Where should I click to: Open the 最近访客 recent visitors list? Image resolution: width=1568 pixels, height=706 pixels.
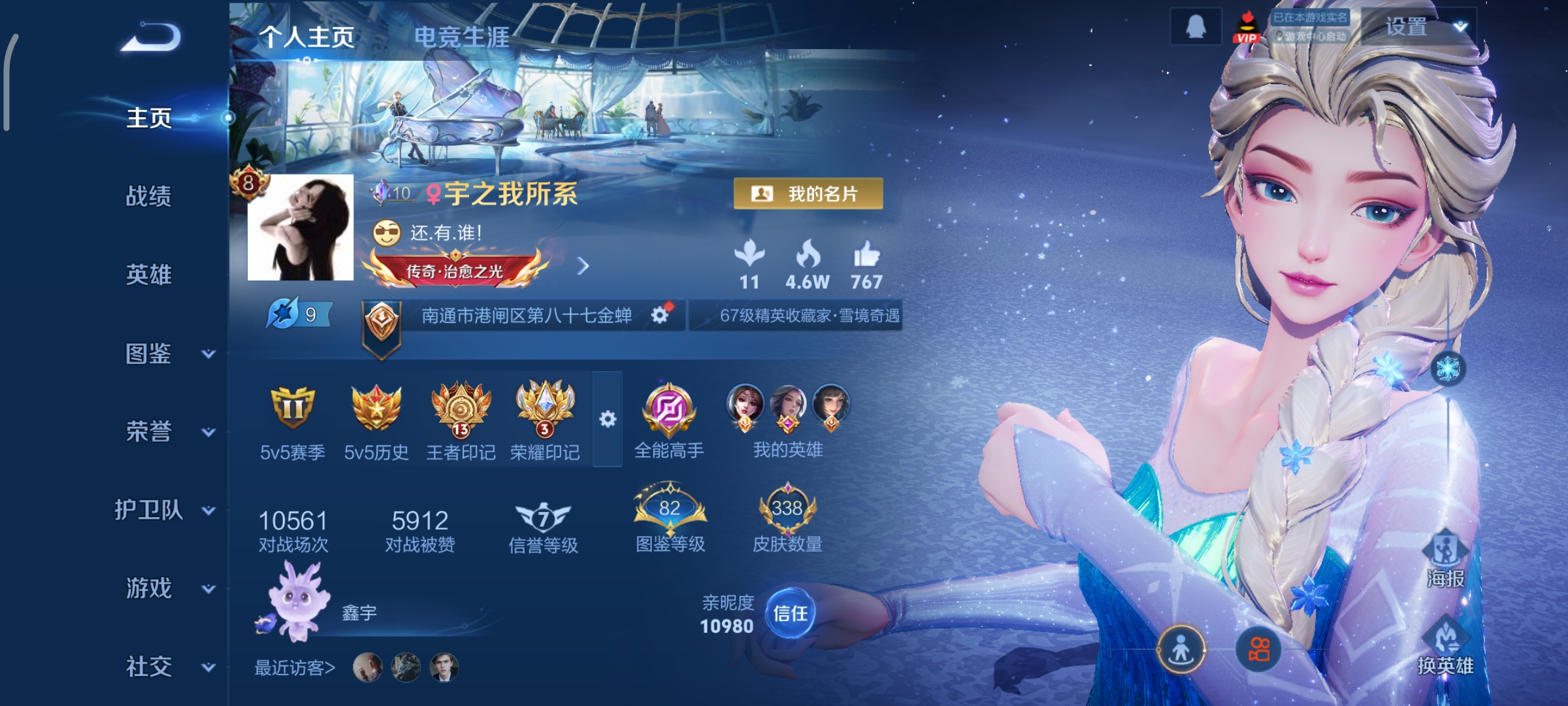[295, 667]
